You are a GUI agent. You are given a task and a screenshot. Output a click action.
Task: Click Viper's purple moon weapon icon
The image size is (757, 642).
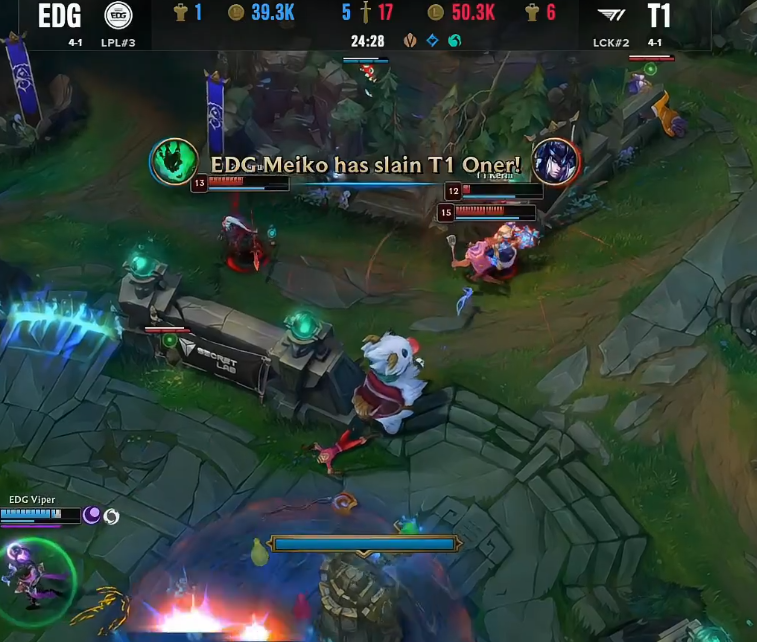[x=92, y=515]
